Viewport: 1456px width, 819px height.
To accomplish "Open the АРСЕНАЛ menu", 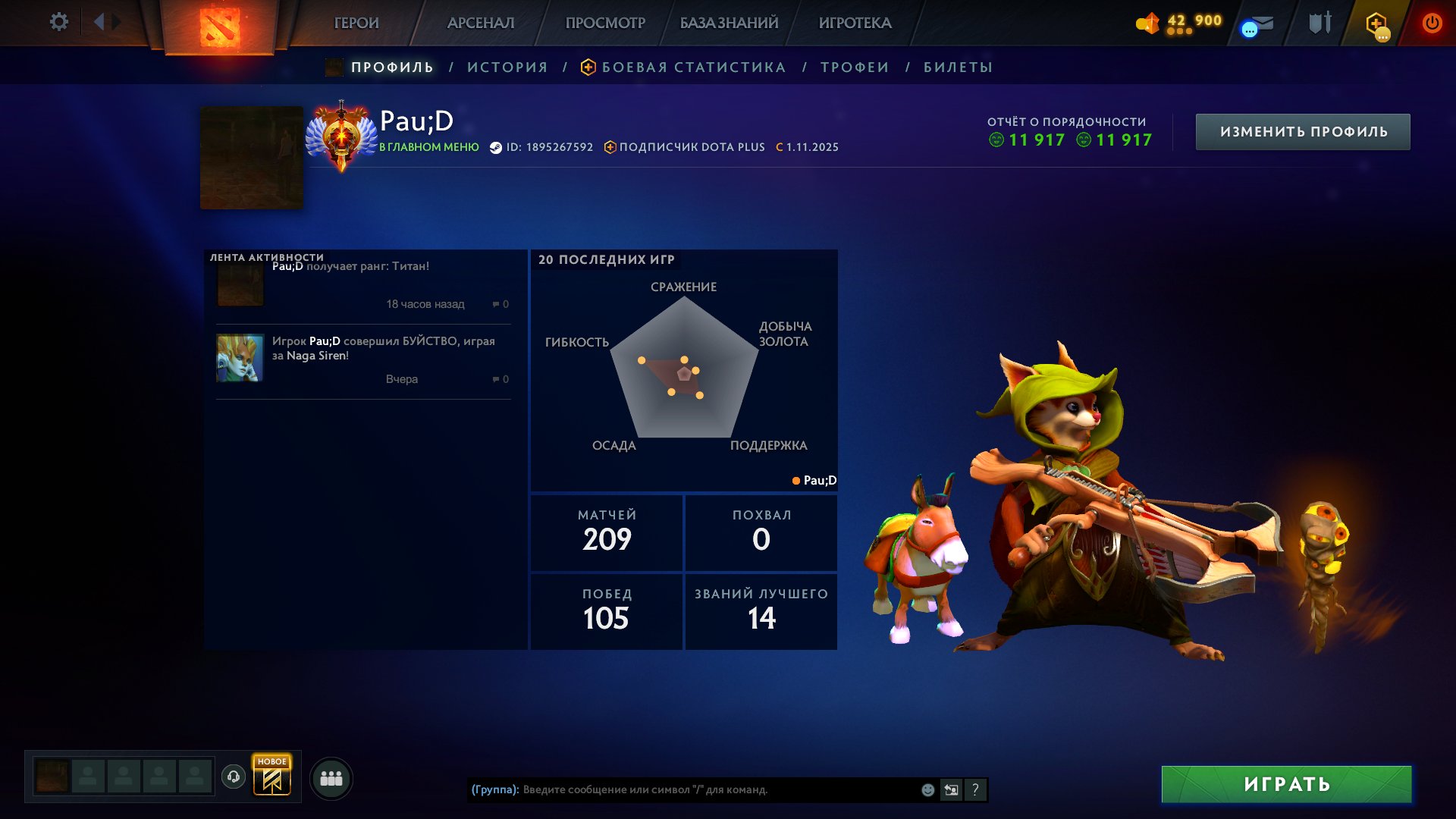I will [x=481, y=23].
